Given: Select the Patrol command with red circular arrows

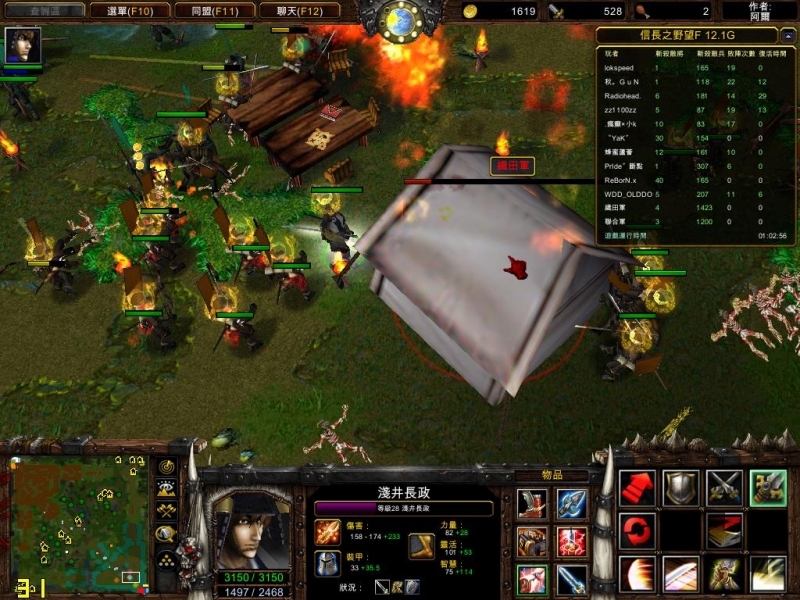Looking at the screenshot, I should pos(637,531).
